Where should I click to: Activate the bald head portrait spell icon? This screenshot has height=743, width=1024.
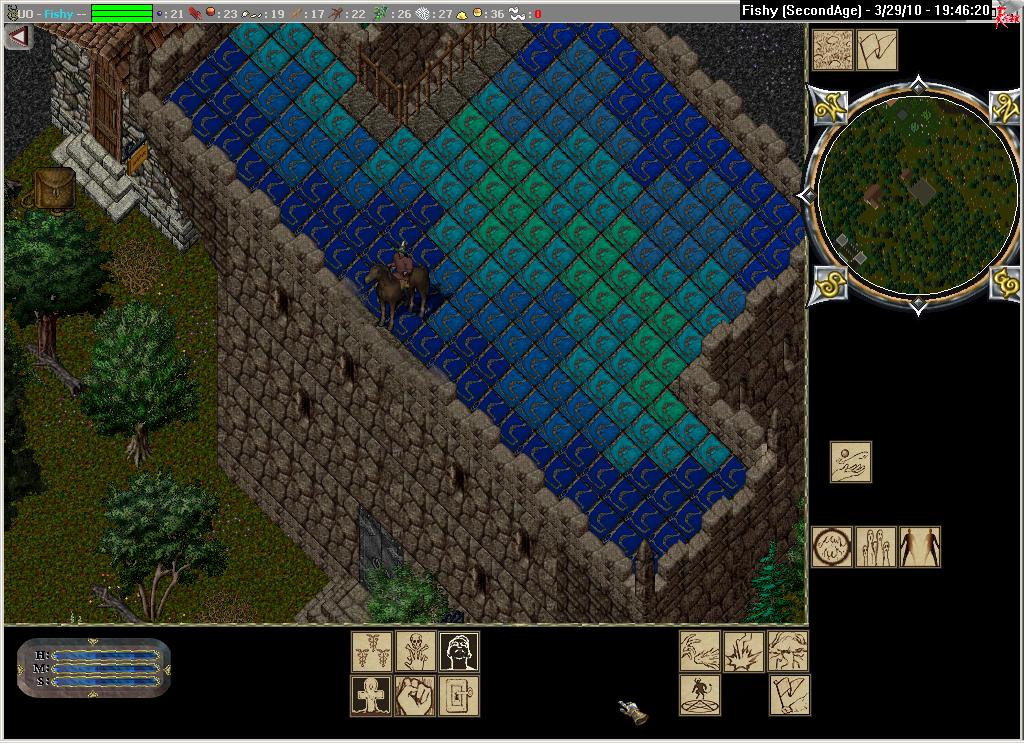tap(459, 652)
